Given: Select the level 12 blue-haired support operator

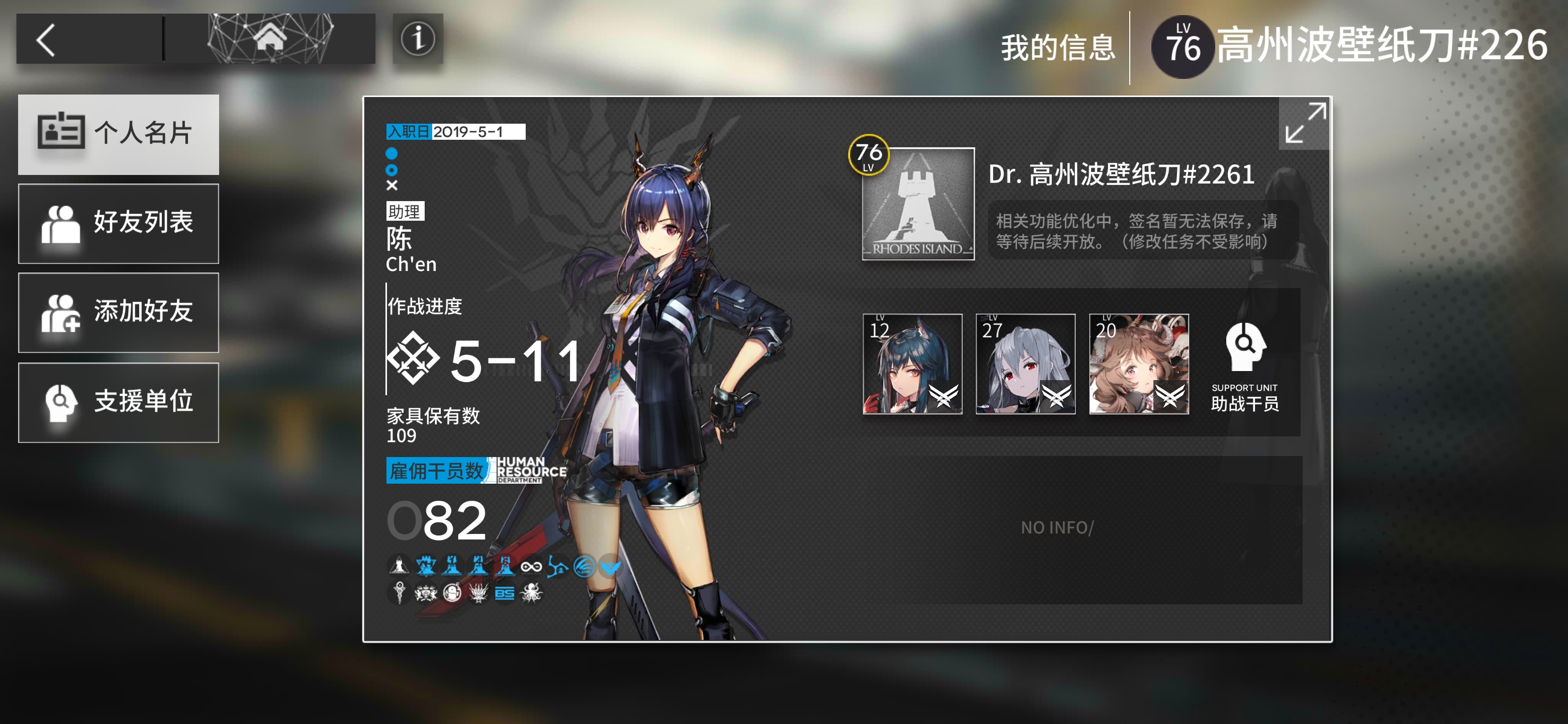Looking at the screenshot, I should coord(912,364).
